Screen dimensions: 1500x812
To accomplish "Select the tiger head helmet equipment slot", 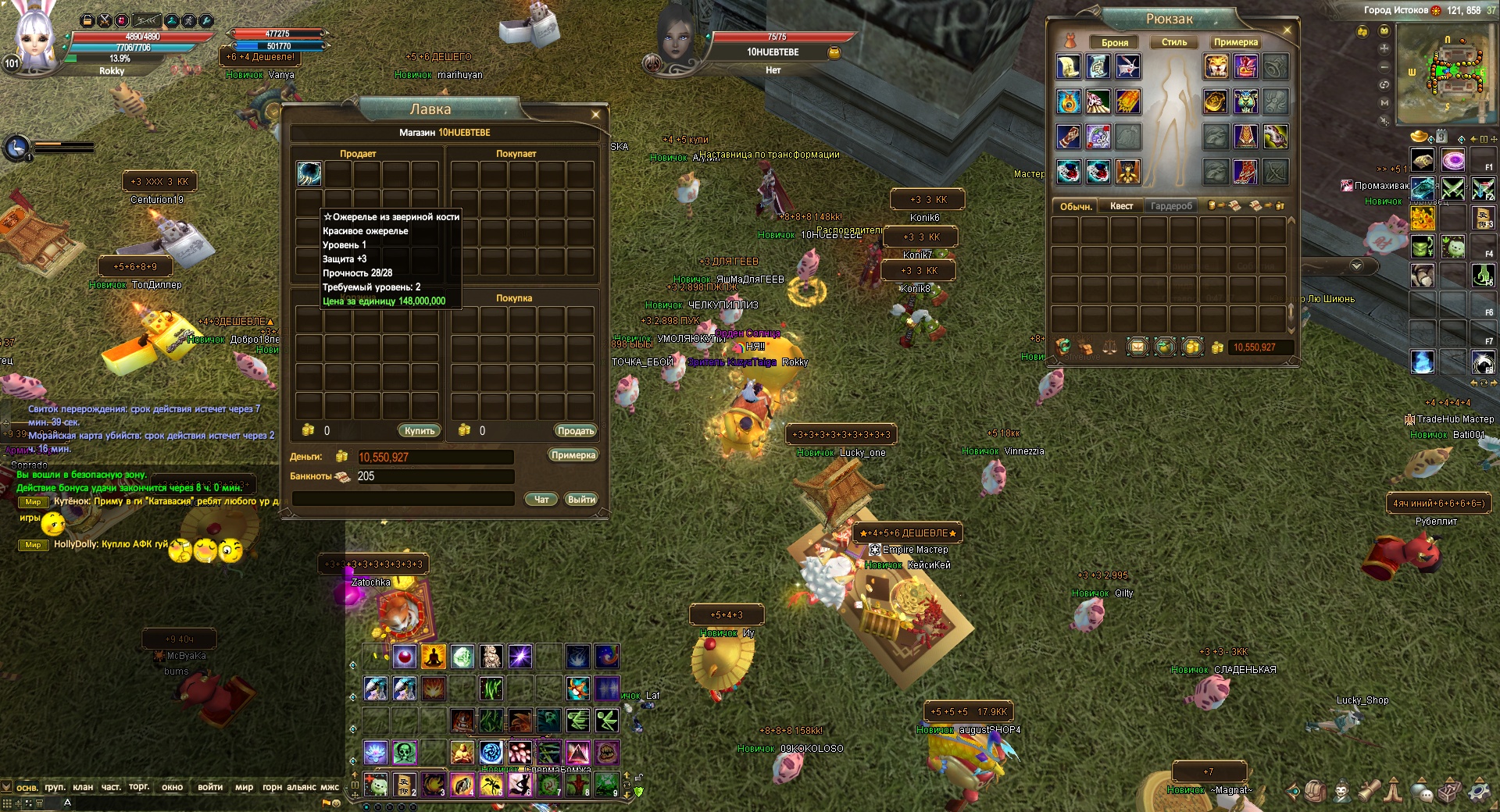I will point(1216,66).
